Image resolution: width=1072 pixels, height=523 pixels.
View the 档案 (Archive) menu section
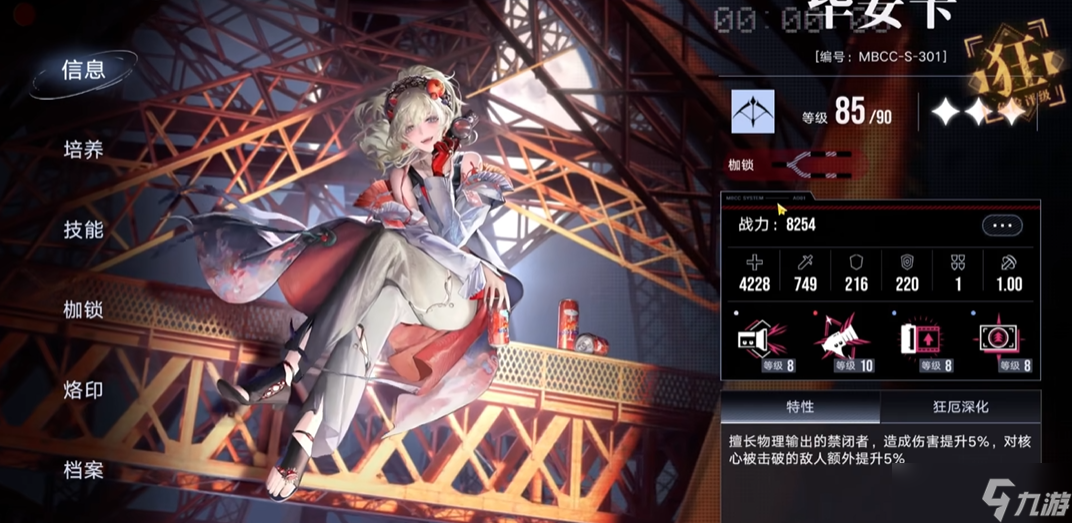coord(83,470)
